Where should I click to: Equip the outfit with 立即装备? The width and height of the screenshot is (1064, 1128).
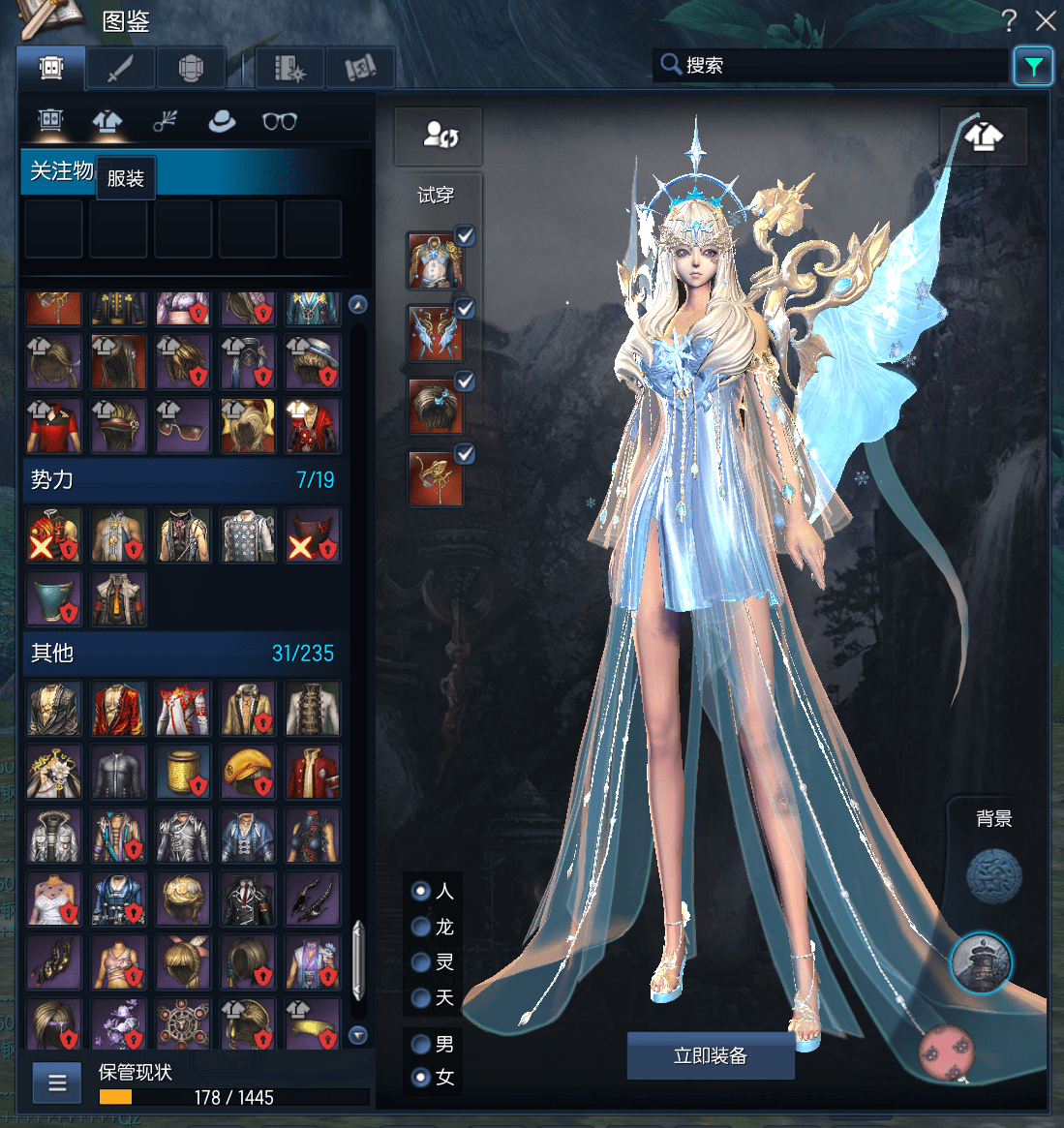711,1055
